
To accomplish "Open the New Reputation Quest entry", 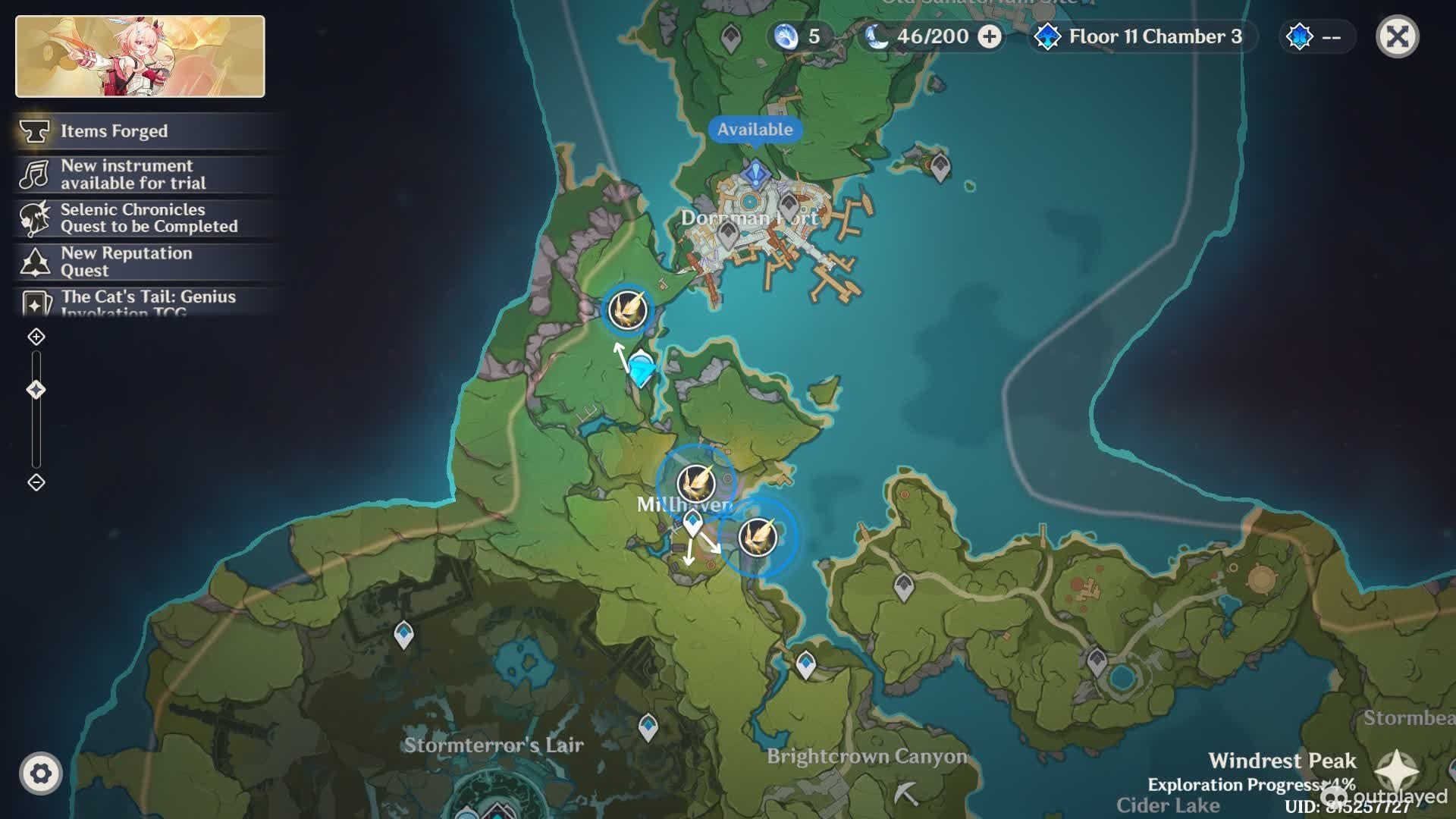I will (x=125, y=262).
